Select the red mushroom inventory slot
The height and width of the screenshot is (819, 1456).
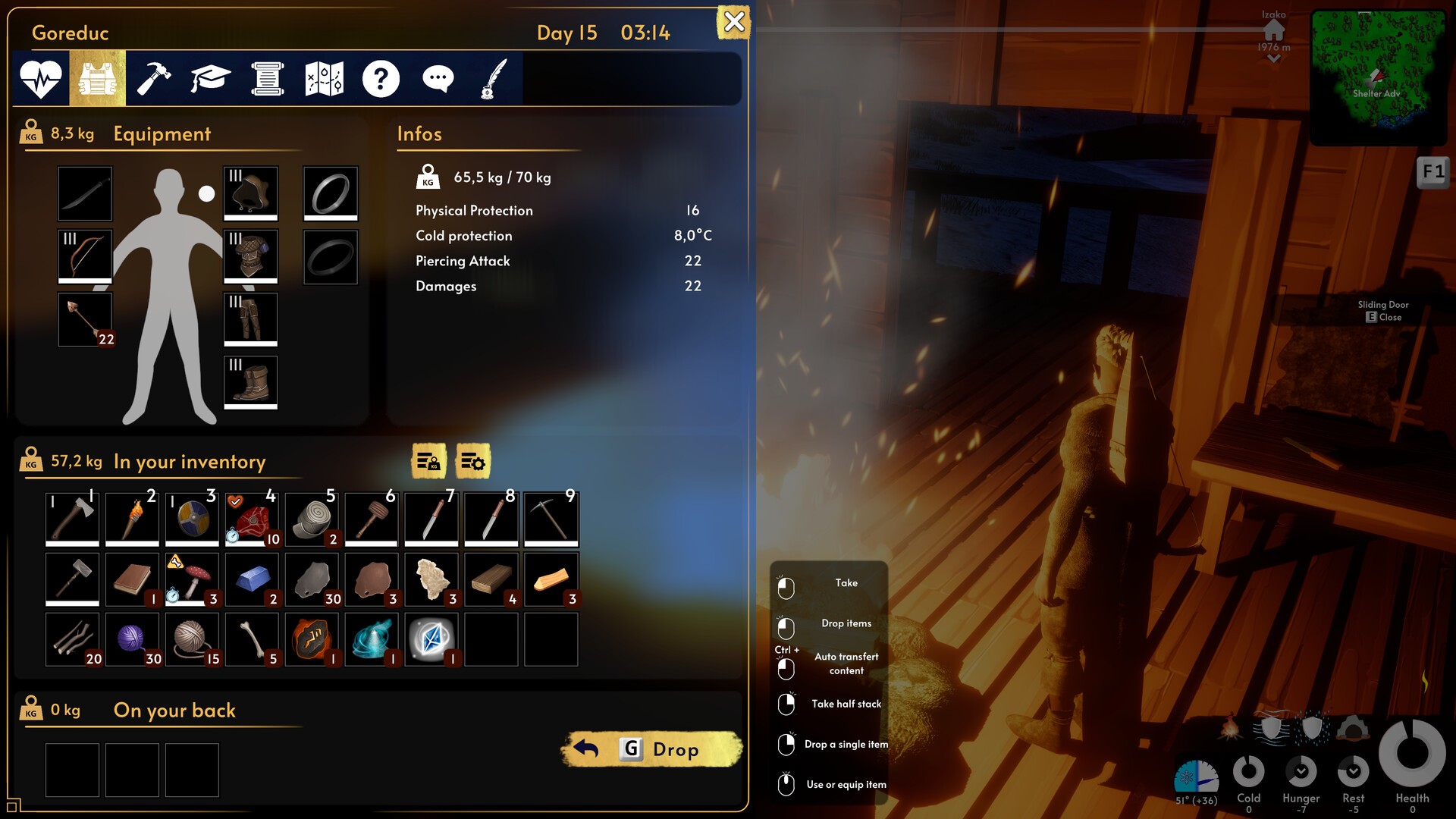point(192,579)
